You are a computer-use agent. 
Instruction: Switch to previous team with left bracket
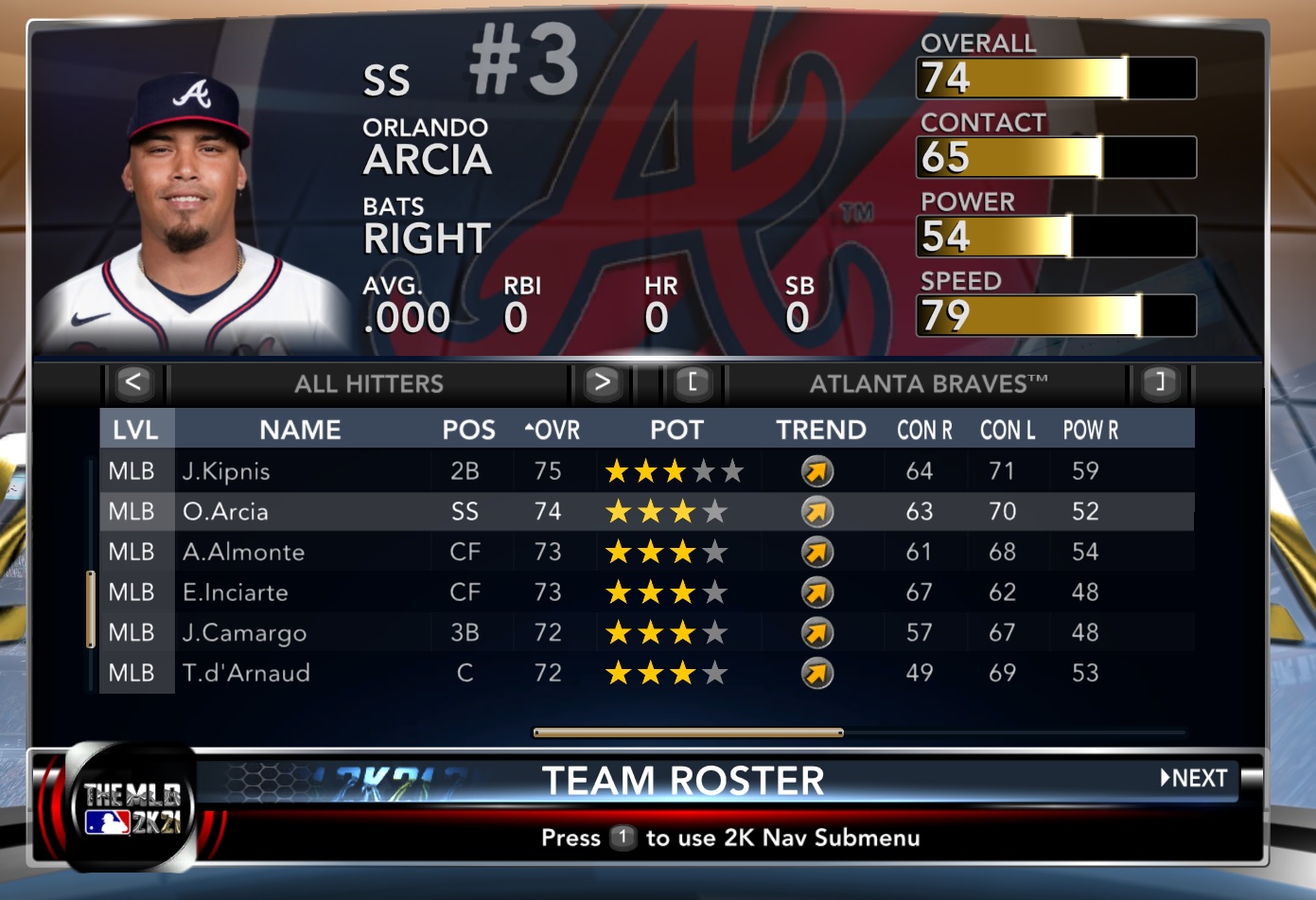693,383
